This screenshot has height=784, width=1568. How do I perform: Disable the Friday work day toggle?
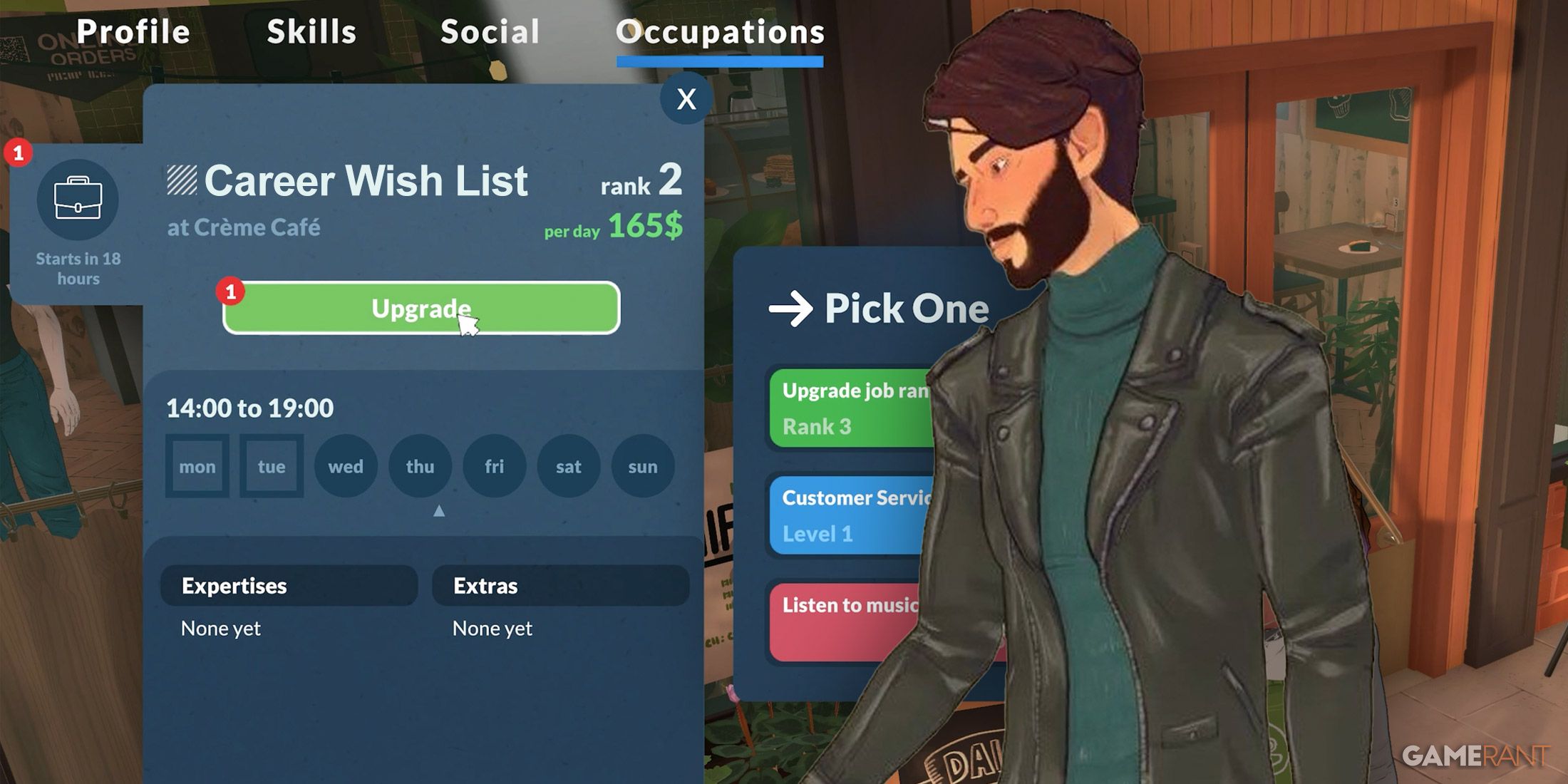click(494, 466)
